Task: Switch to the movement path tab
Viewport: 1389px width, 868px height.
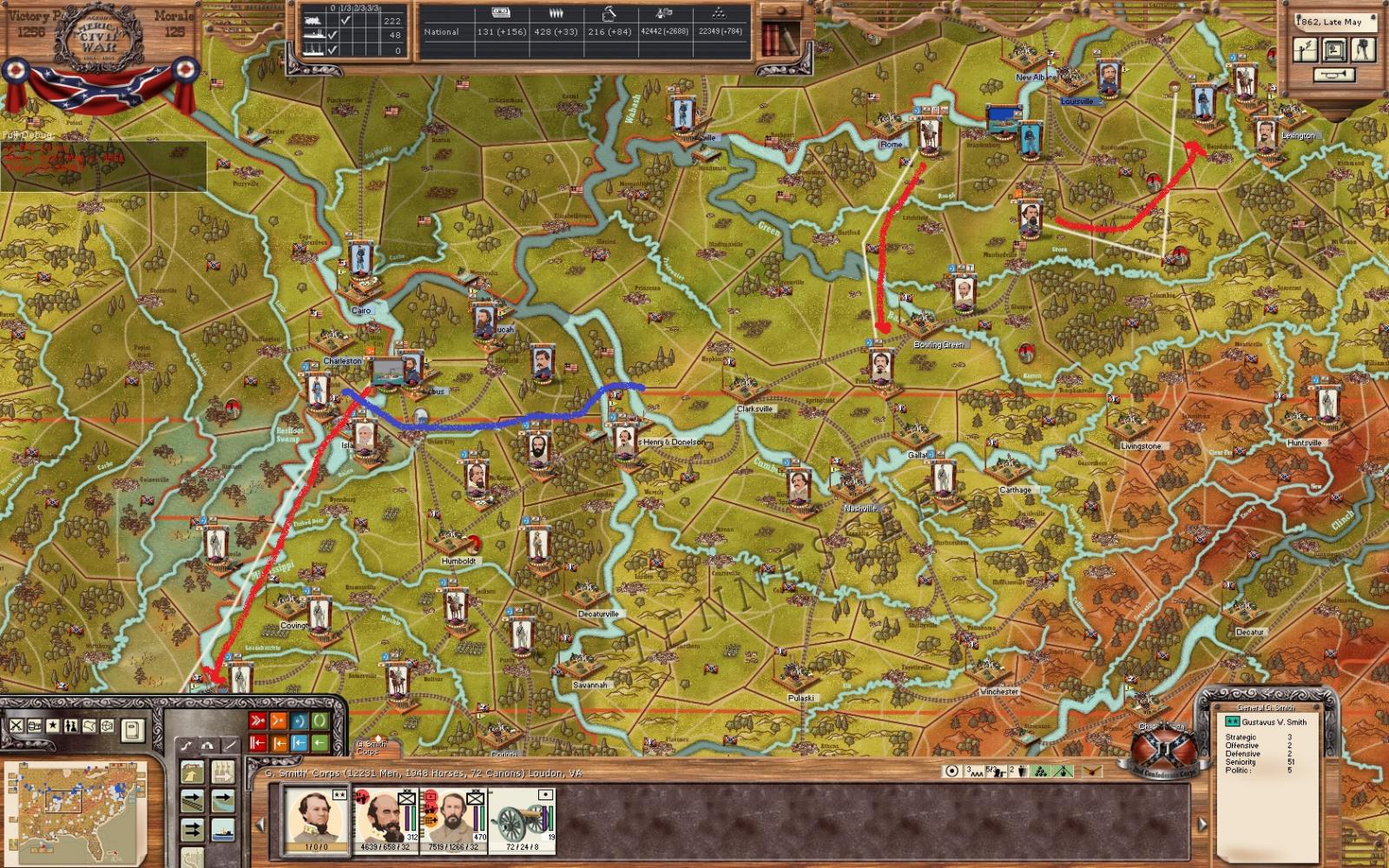Action: tap(188, 745)
